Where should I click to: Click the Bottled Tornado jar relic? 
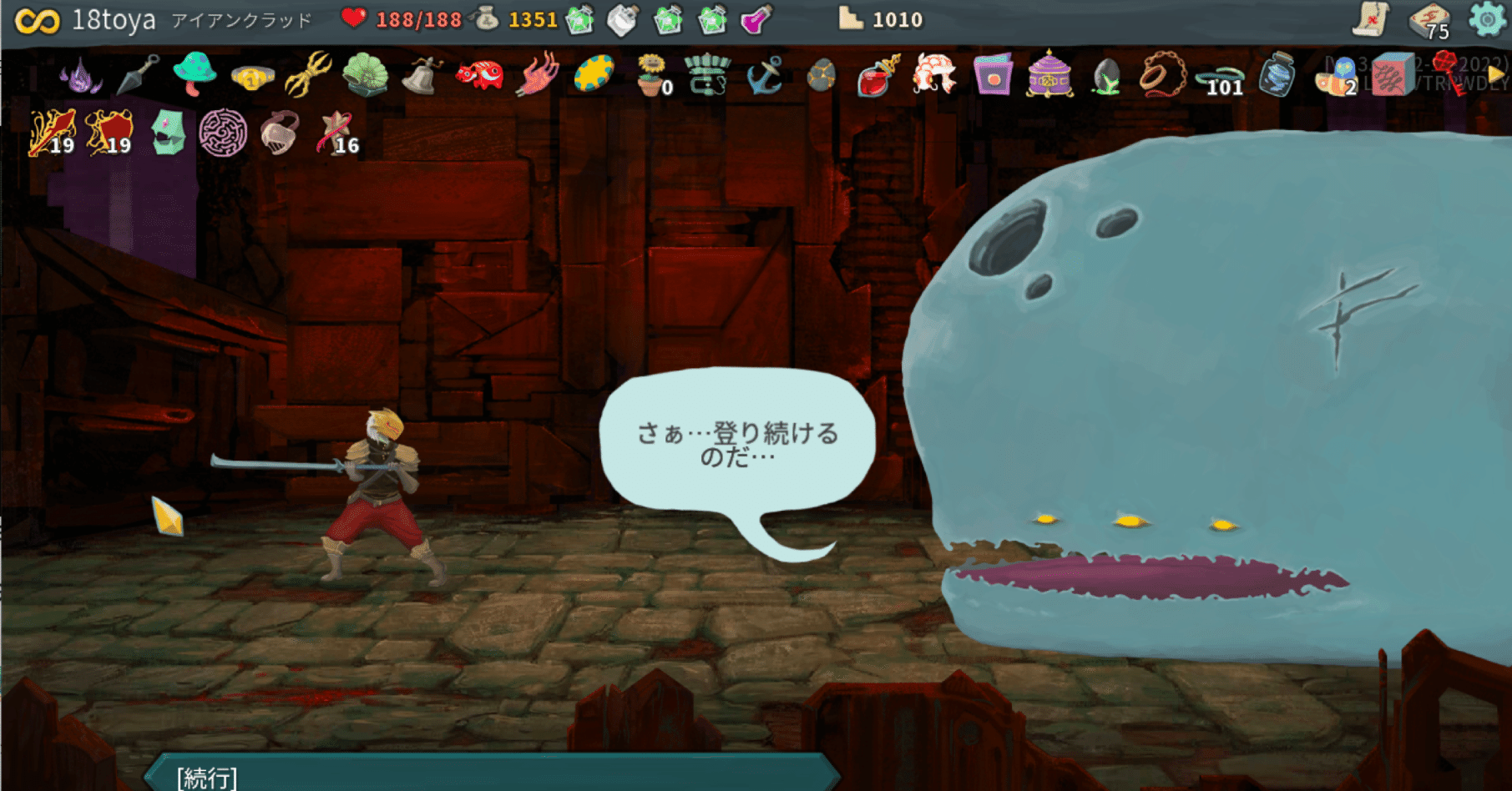(x=1276, y=77)
